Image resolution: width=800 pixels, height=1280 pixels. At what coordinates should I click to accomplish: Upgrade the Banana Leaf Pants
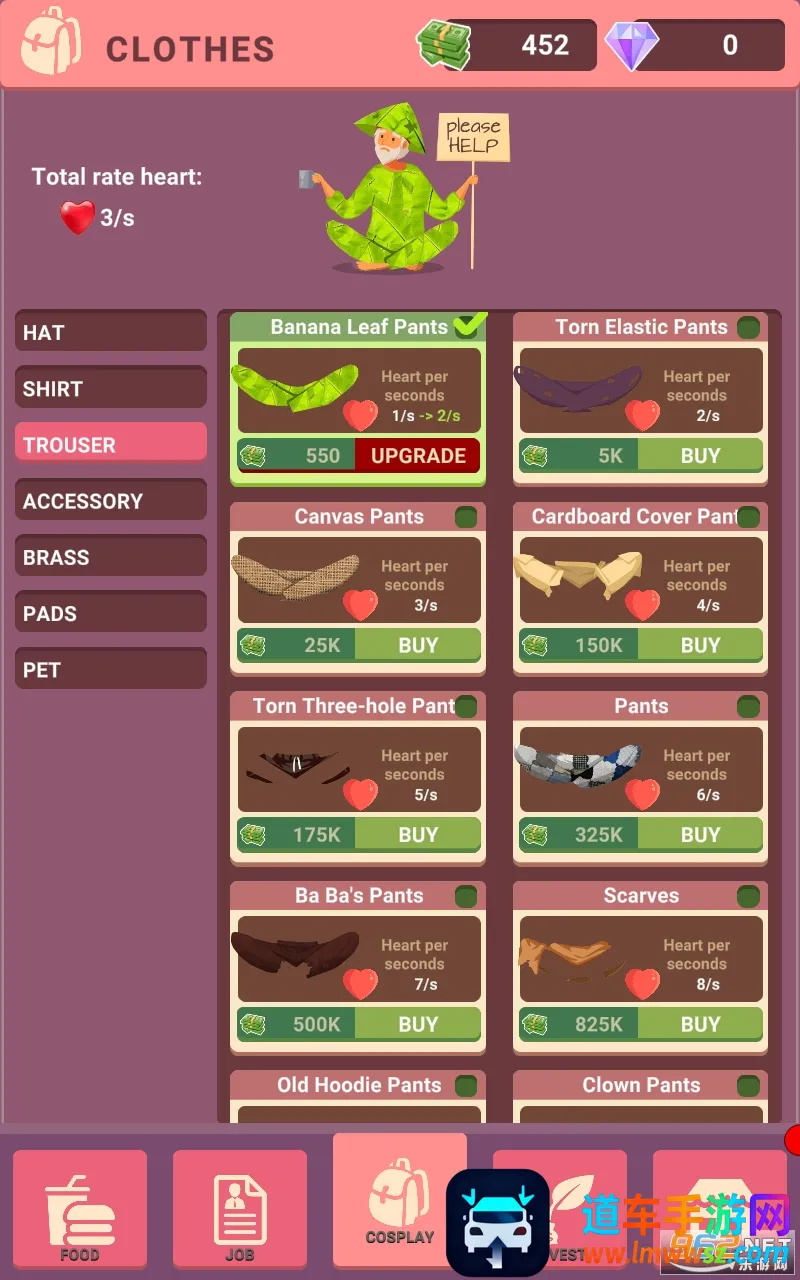coord(418,456)
